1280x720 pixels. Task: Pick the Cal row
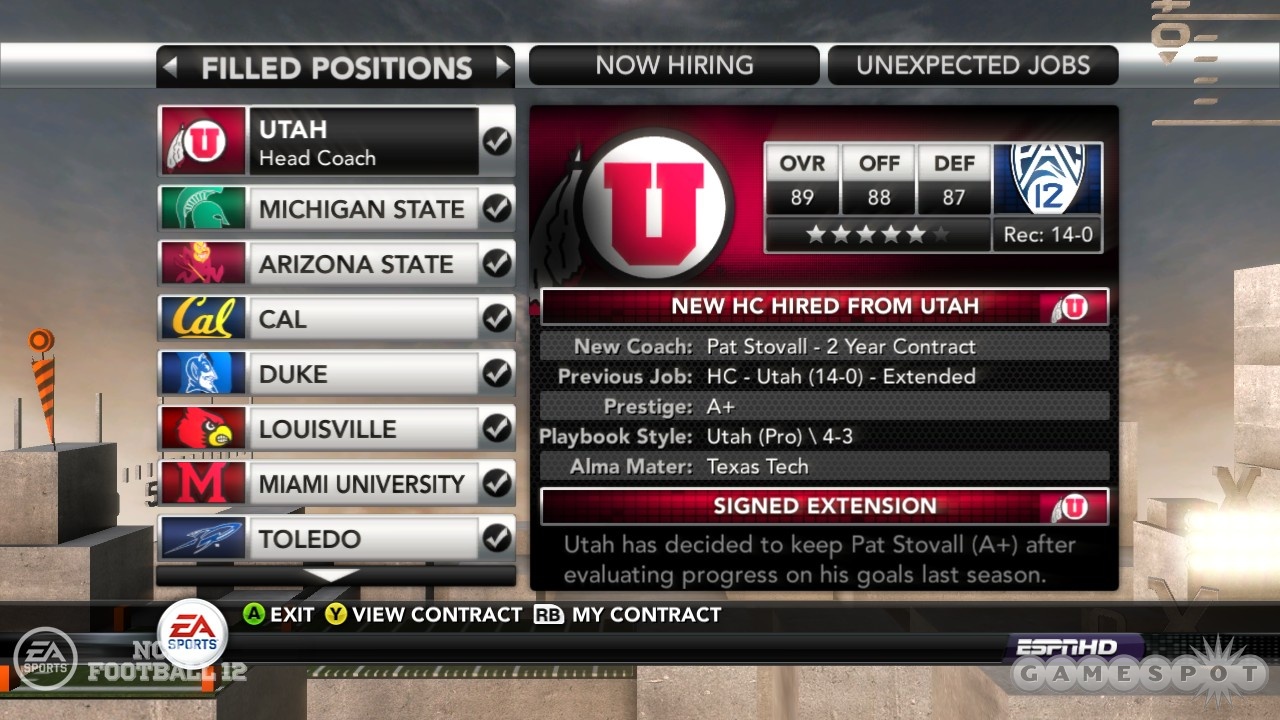336,319
